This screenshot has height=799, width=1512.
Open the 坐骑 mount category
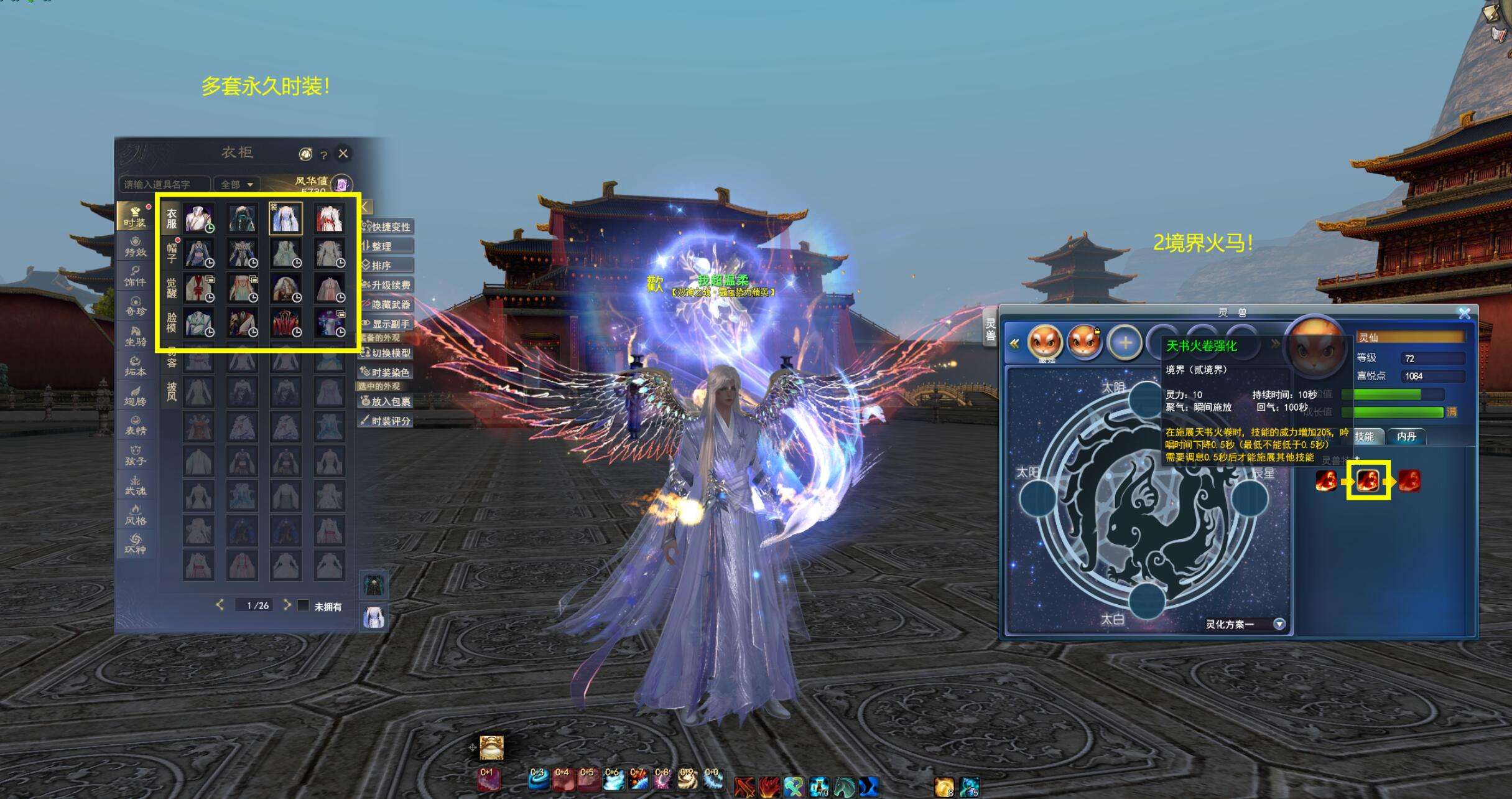point(135,337)
